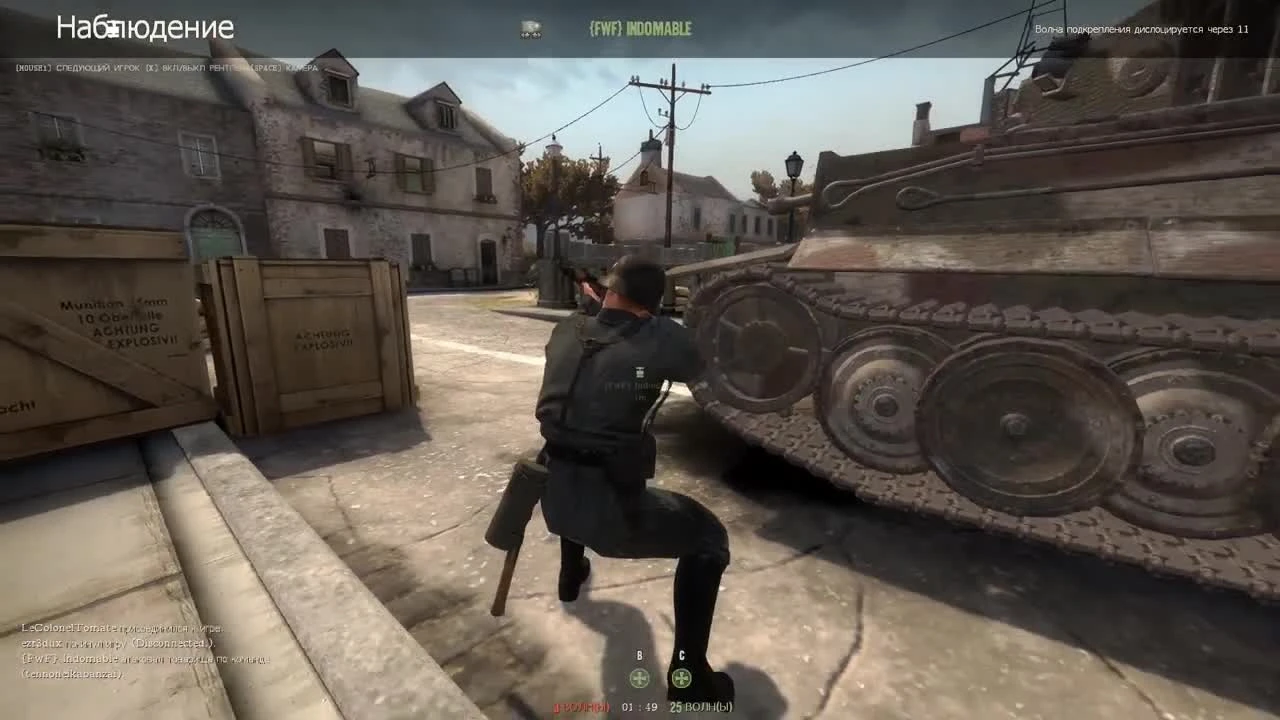
Task: Expand the Наблюдение spectator header
Action: coord(147,28)
